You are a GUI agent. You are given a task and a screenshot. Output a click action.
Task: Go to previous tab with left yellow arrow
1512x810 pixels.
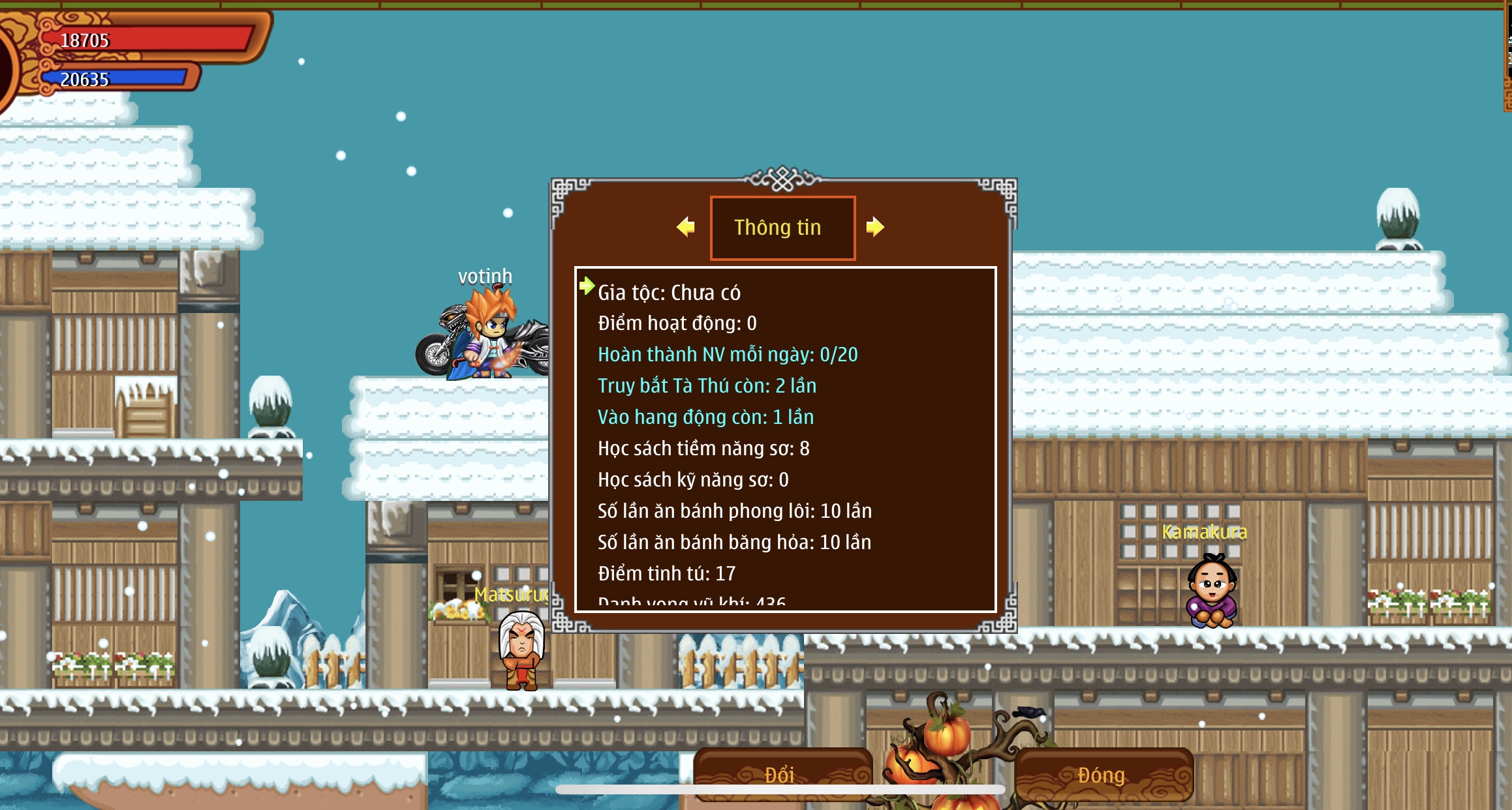click(685, 227)
